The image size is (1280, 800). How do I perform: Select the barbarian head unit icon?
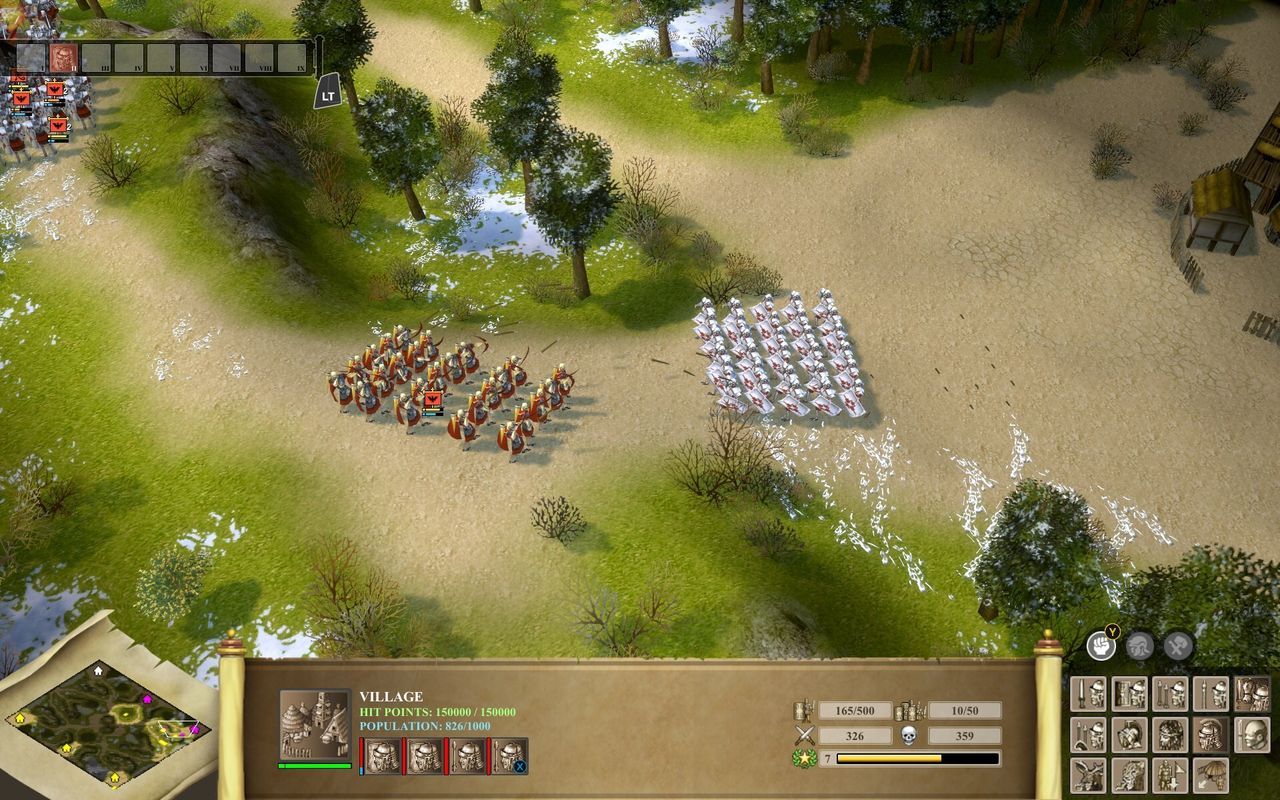[1170, 736]
